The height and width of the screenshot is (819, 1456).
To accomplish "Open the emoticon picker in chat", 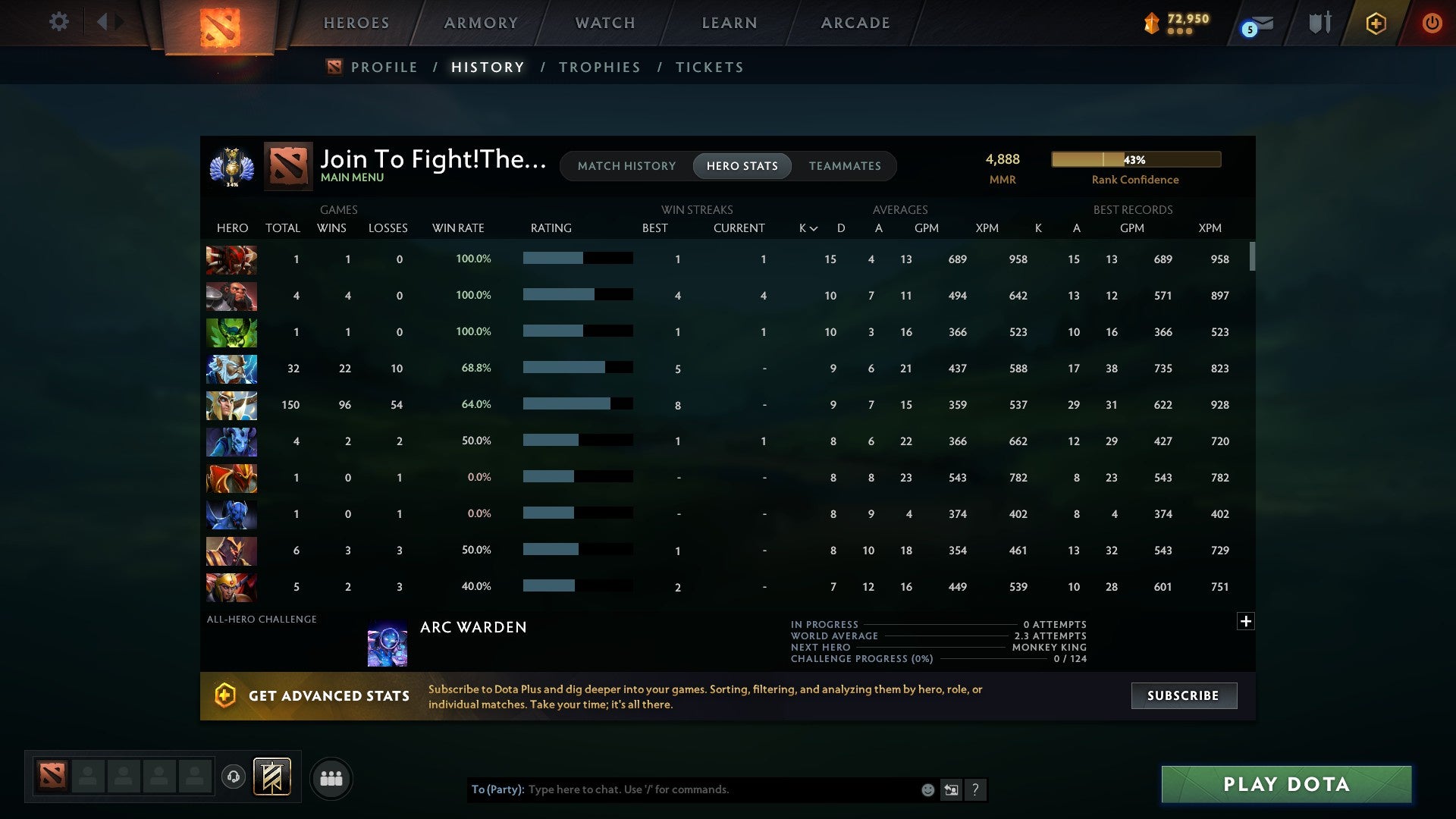I will (927, 789).
